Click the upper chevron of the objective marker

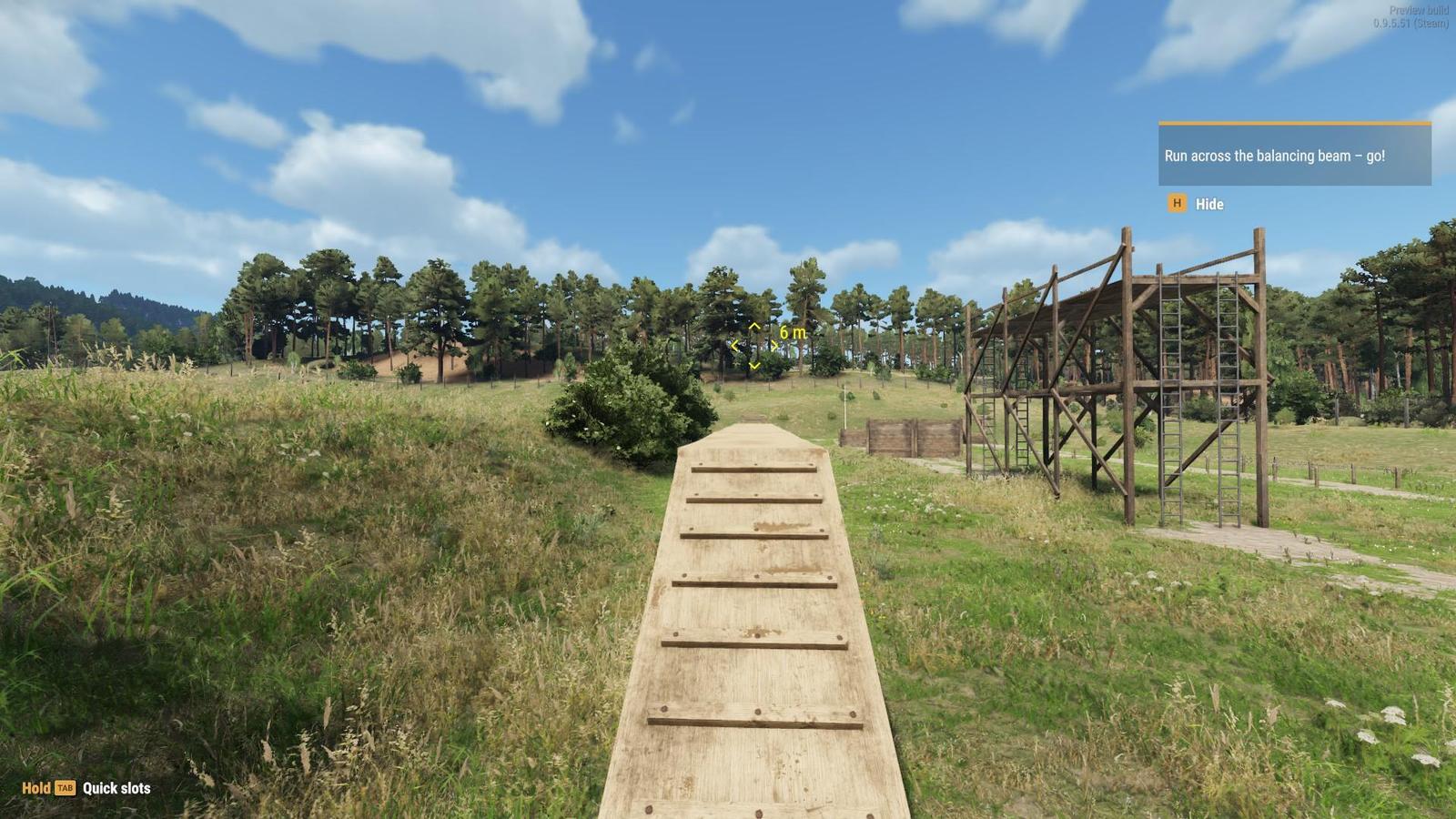[x=755, y=324]
